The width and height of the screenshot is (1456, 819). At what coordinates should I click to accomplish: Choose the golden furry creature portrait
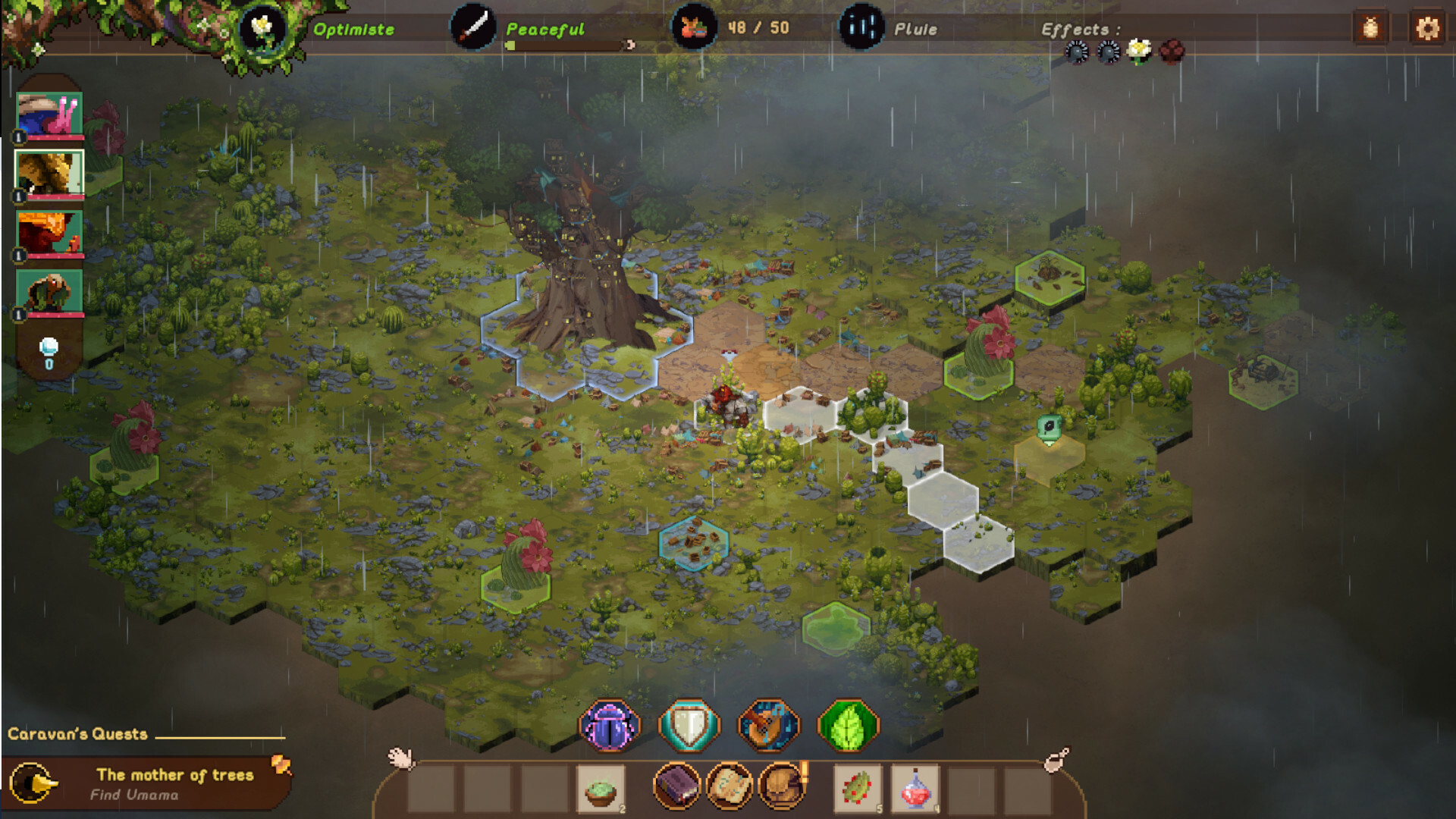click(x=49, y=173)
